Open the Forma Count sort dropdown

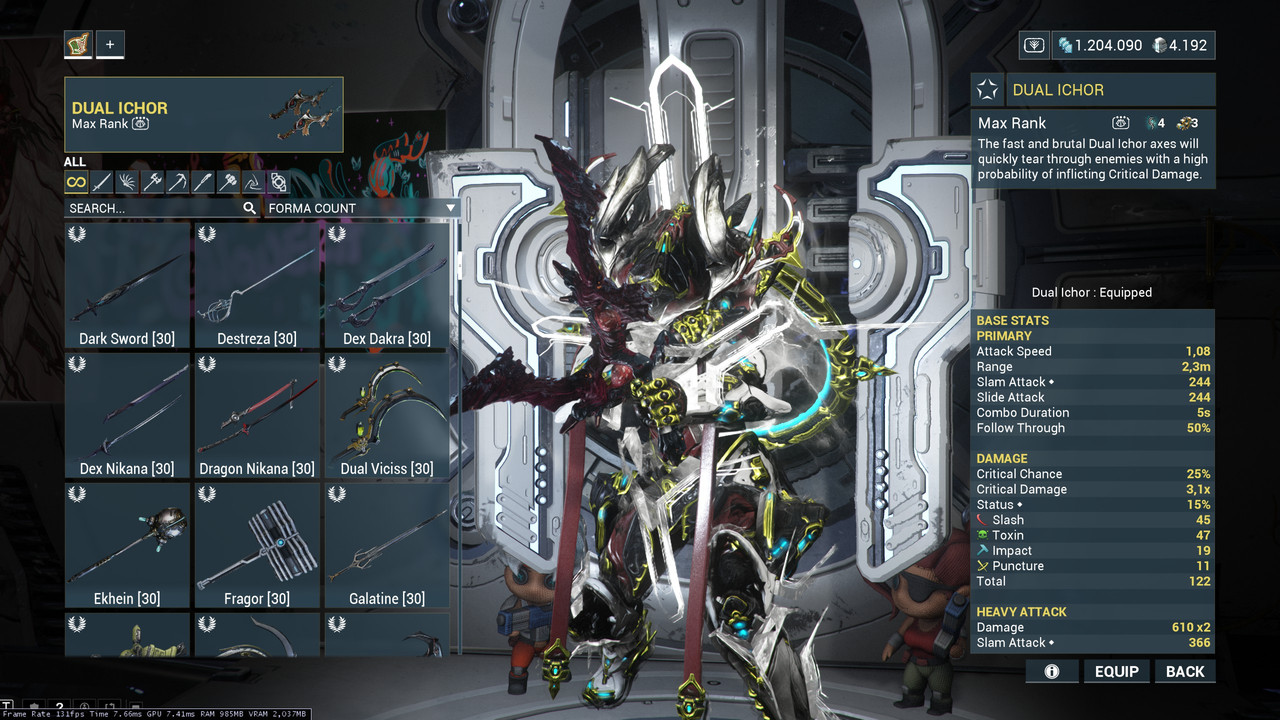(x=362, y=208)
